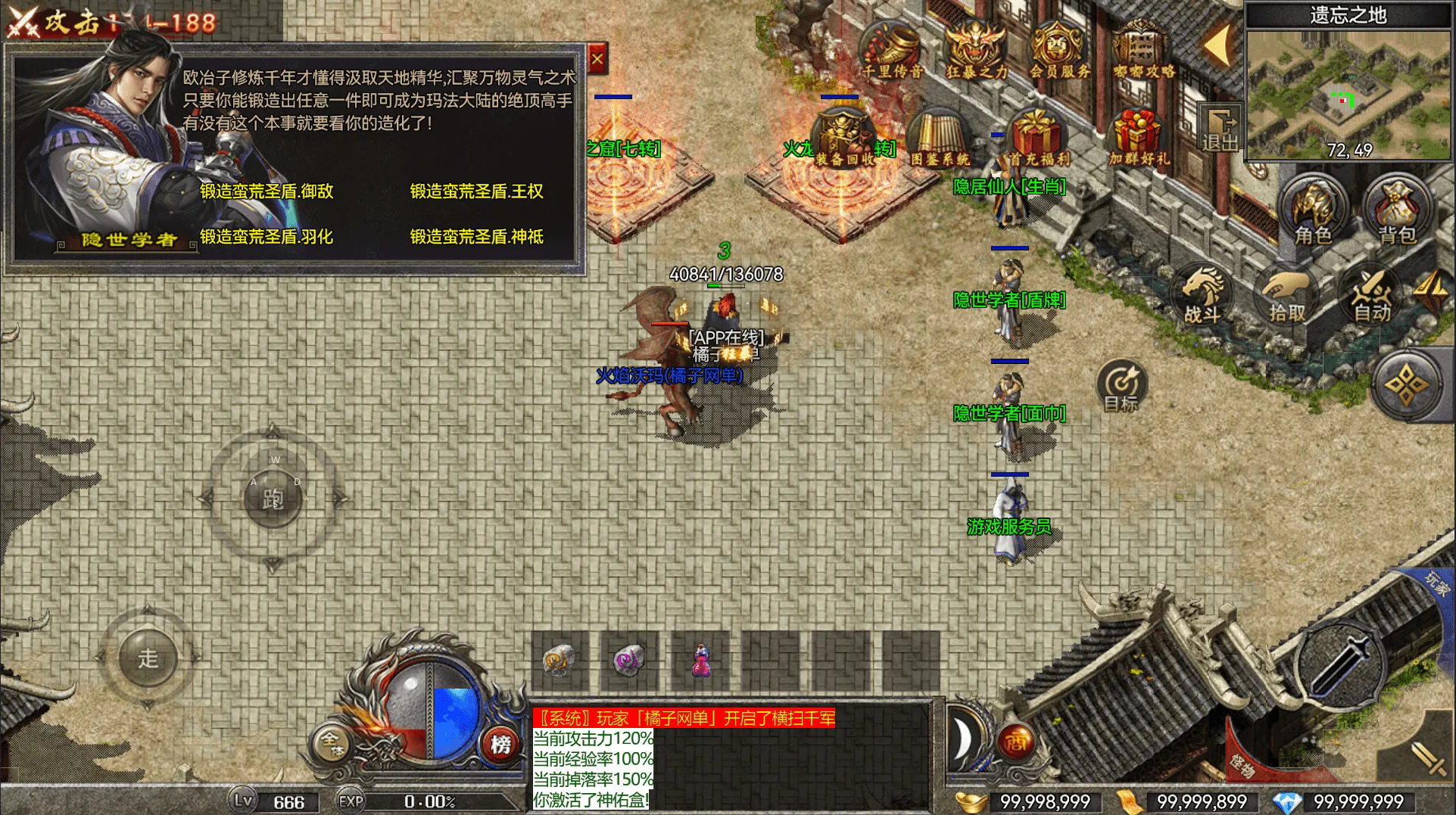Open the 榜 ranking button
The width and height of the screenshot is (1456, 815).
500,745
